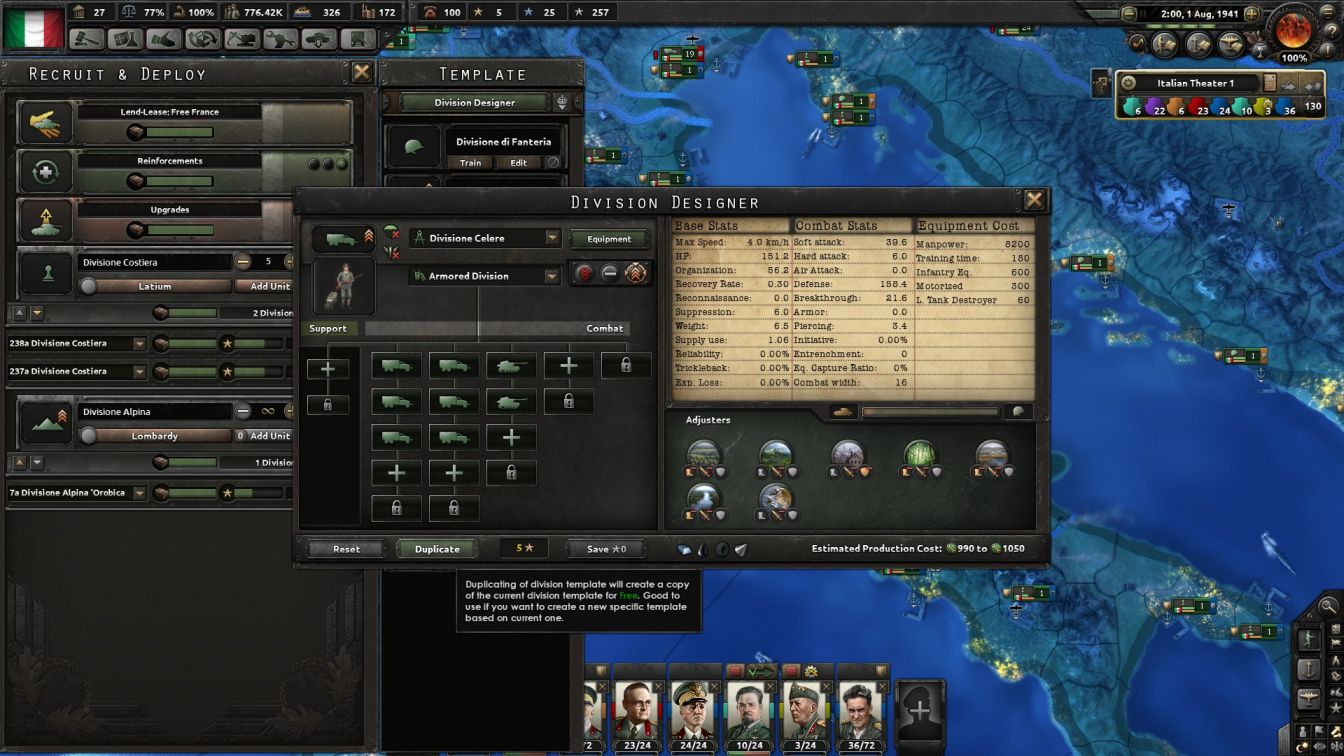
Task: Click the jungle terrain adjuster icon
Action: pos(920,452)
